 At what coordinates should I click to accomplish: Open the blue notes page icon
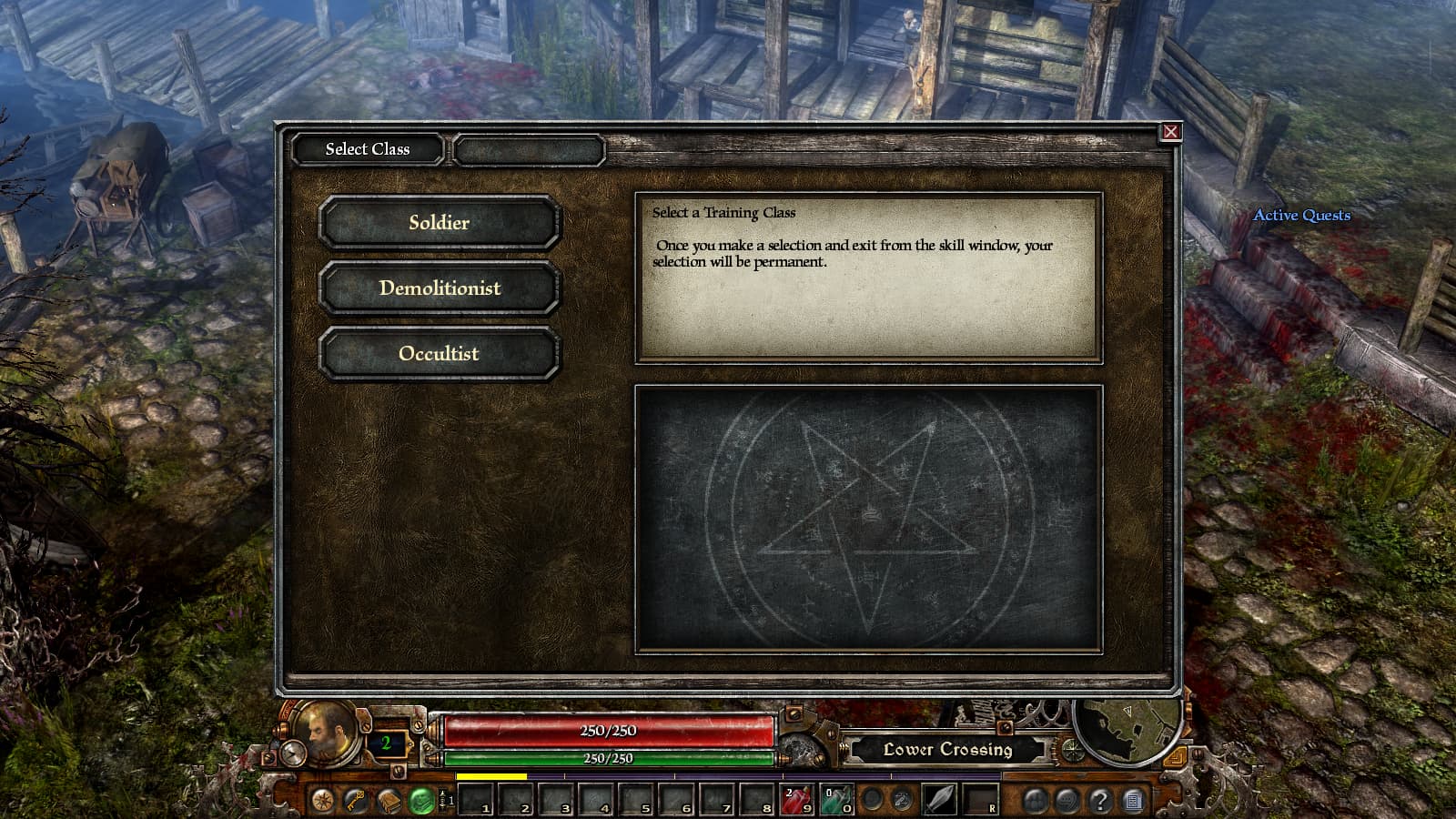point(1133,801)
